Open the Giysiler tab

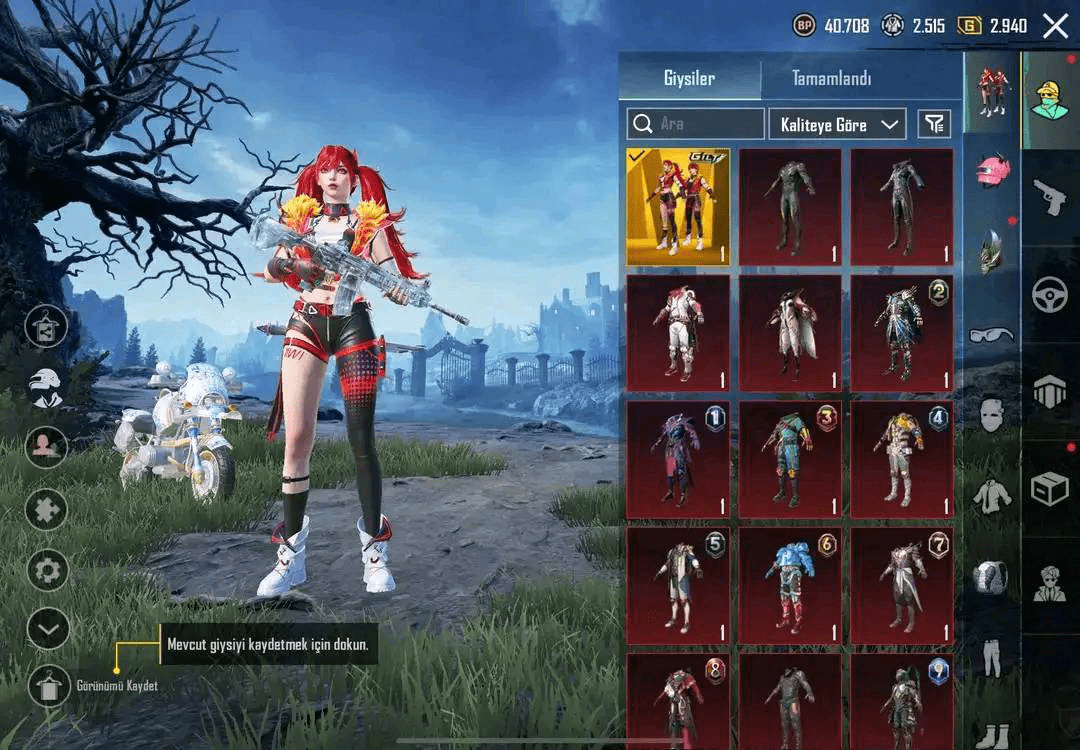click(x=689, y=78)
